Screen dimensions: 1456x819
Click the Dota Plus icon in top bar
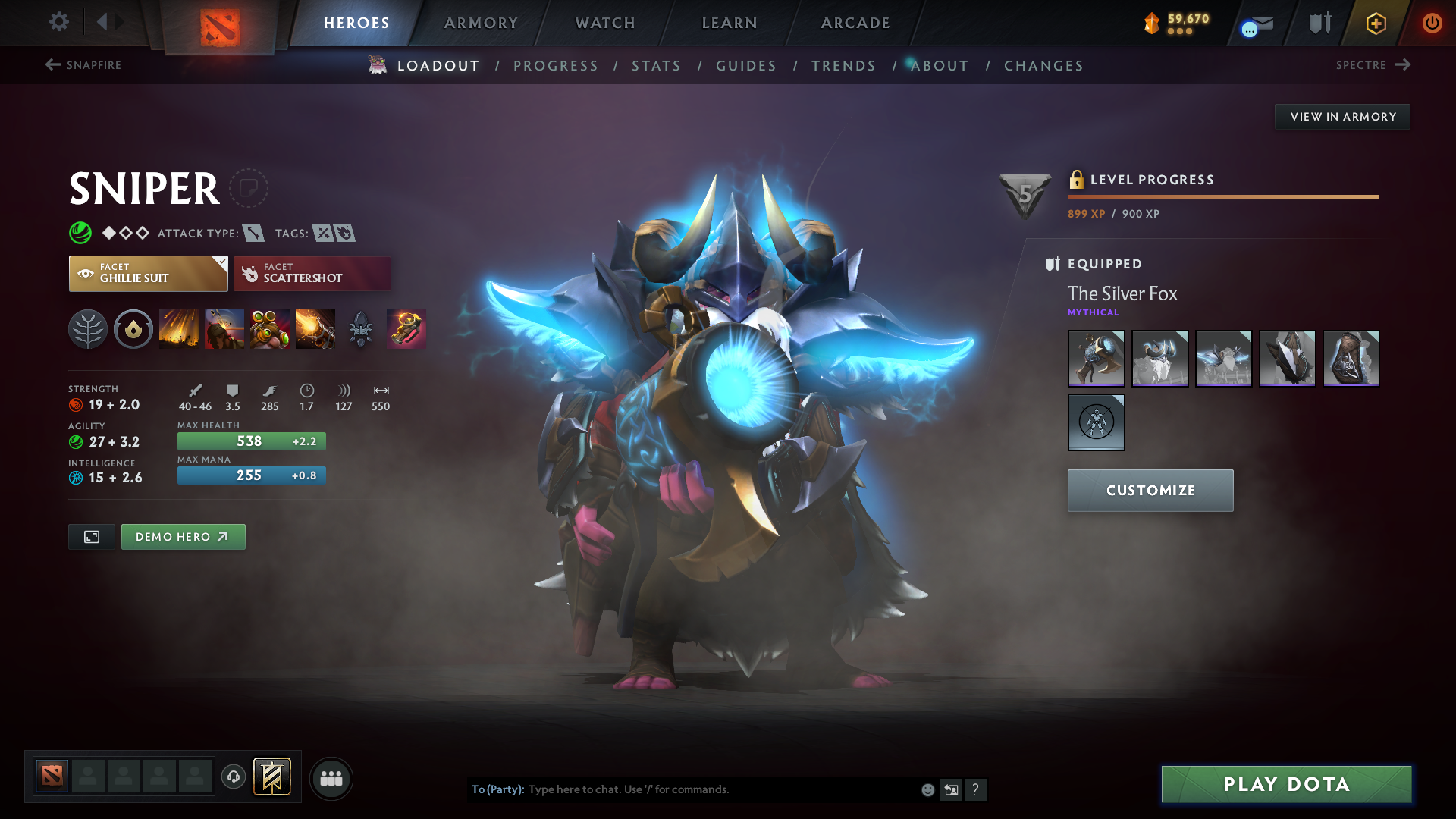1375,23
